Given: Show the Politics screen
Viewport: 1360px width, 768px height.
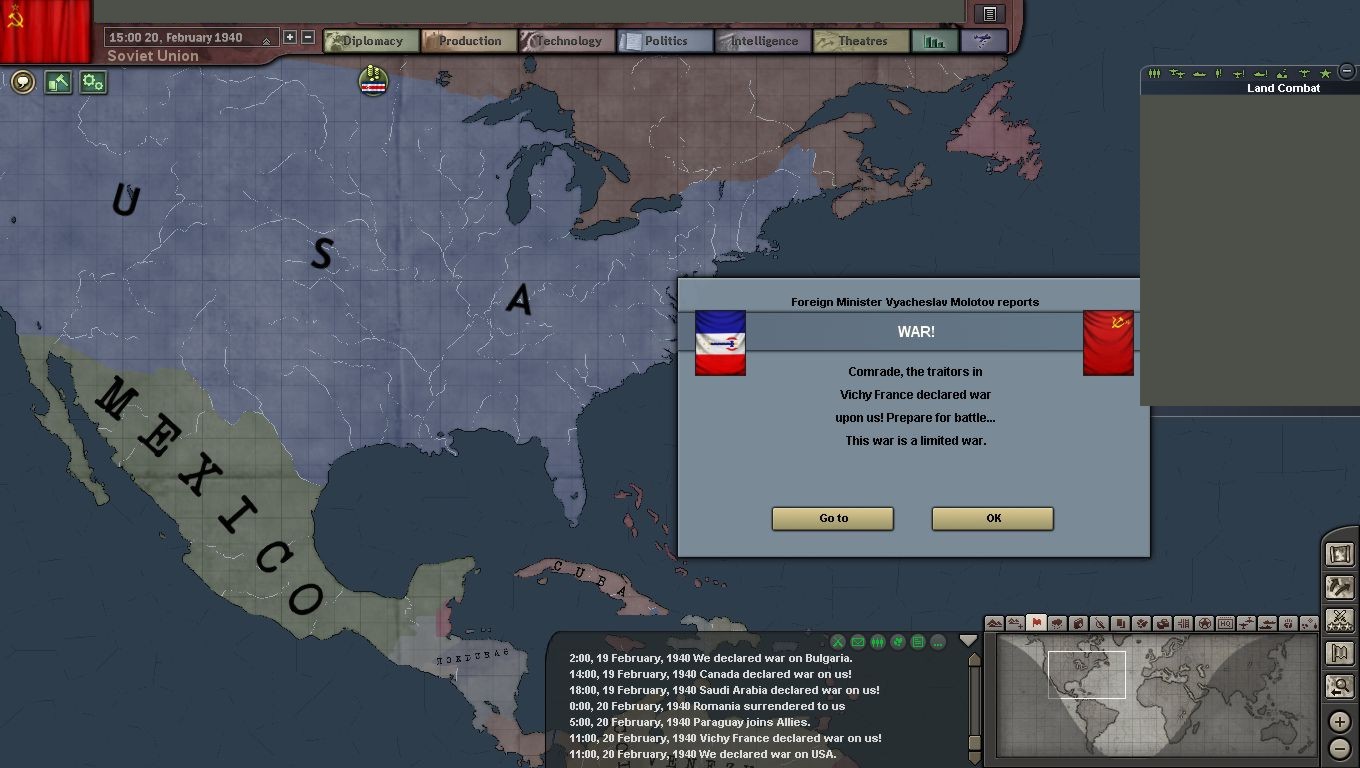Looking at the screenshot, I should (665, 41).
